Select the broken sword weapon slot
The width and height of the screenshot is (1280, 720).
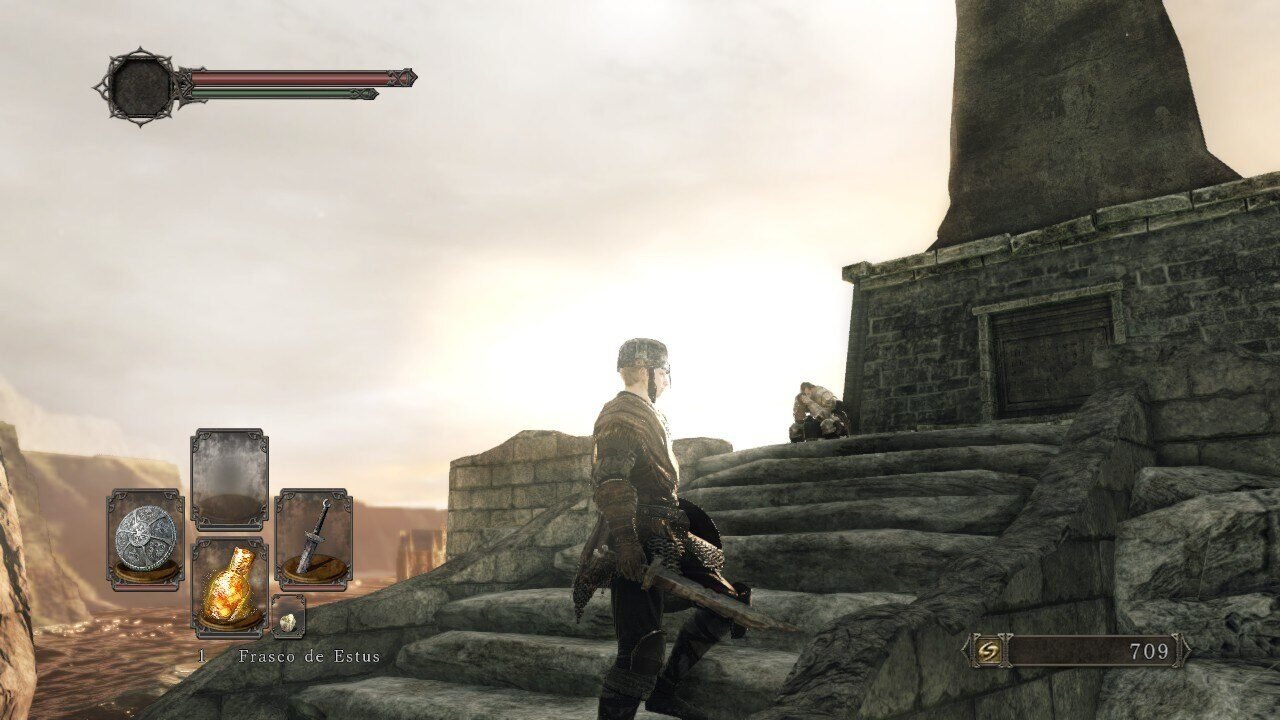[x=313, y=539]
